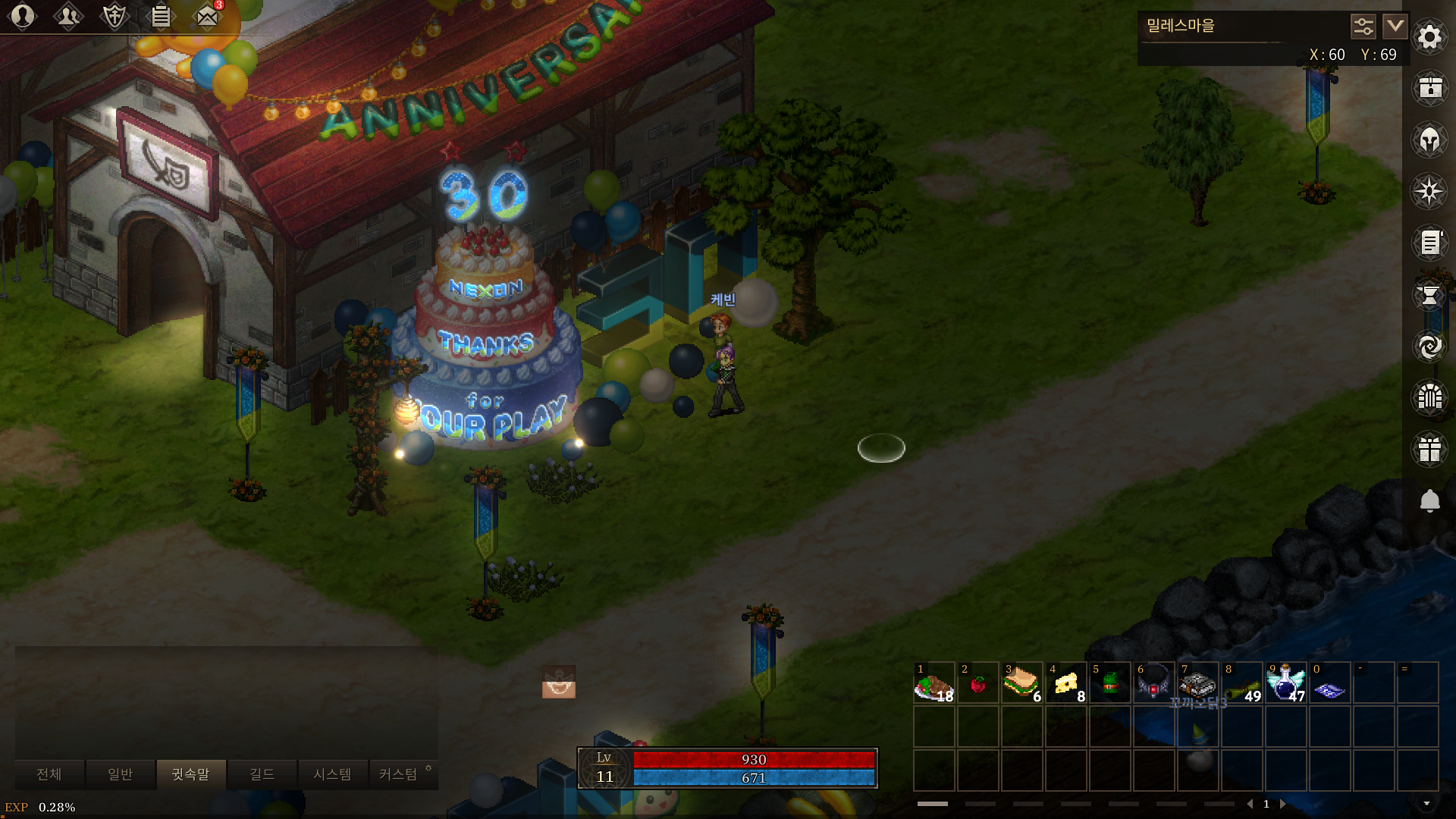Open the gear settings menu
1456x819 pixels.
coord(1429,36)
